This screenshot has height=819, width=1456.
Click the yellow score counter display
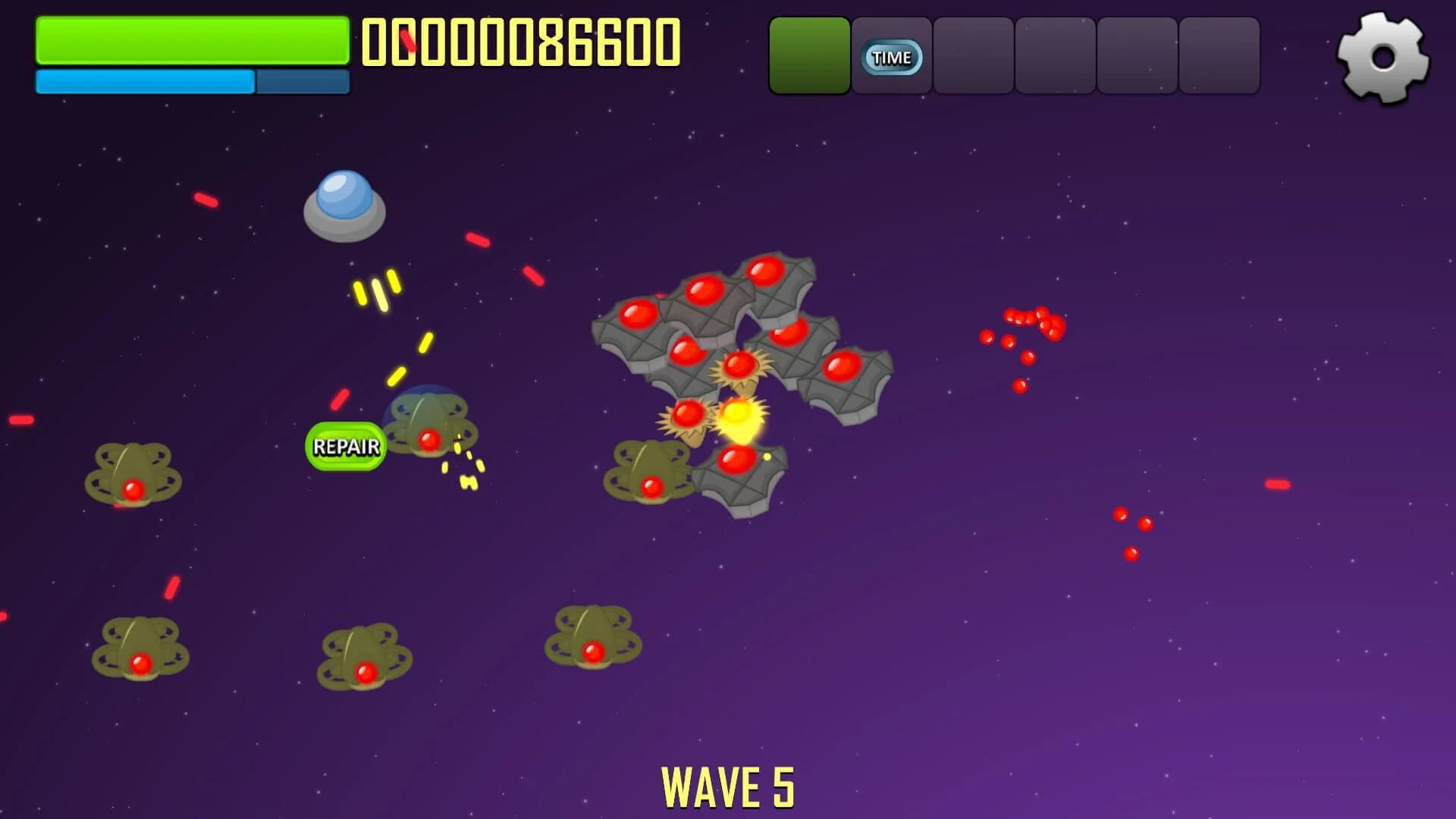[x=523, y=42]
